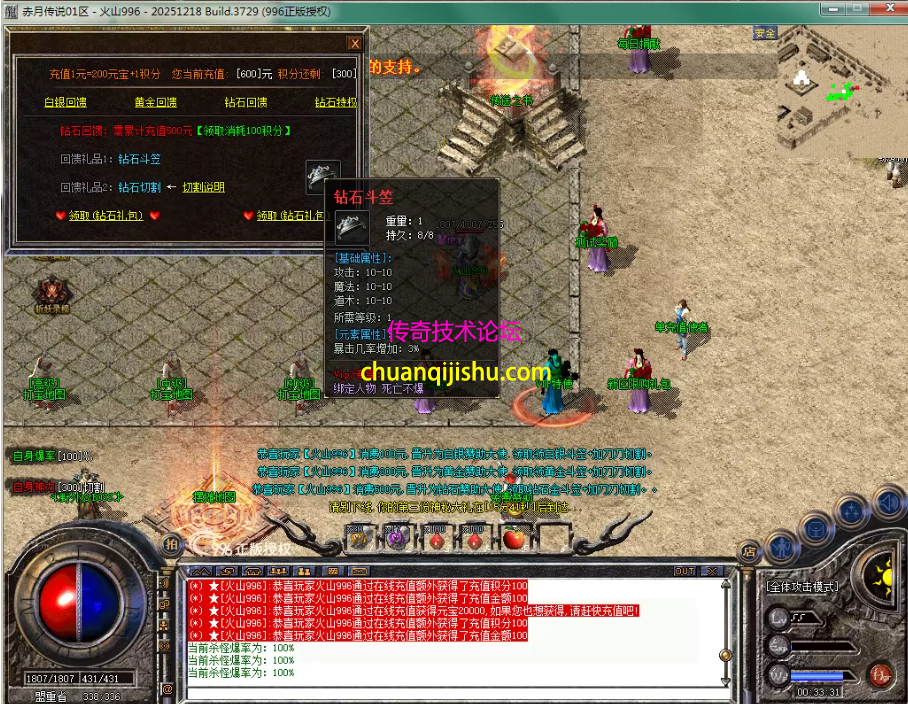Switch to the 黄金回馈 tab

pos(155,102)
